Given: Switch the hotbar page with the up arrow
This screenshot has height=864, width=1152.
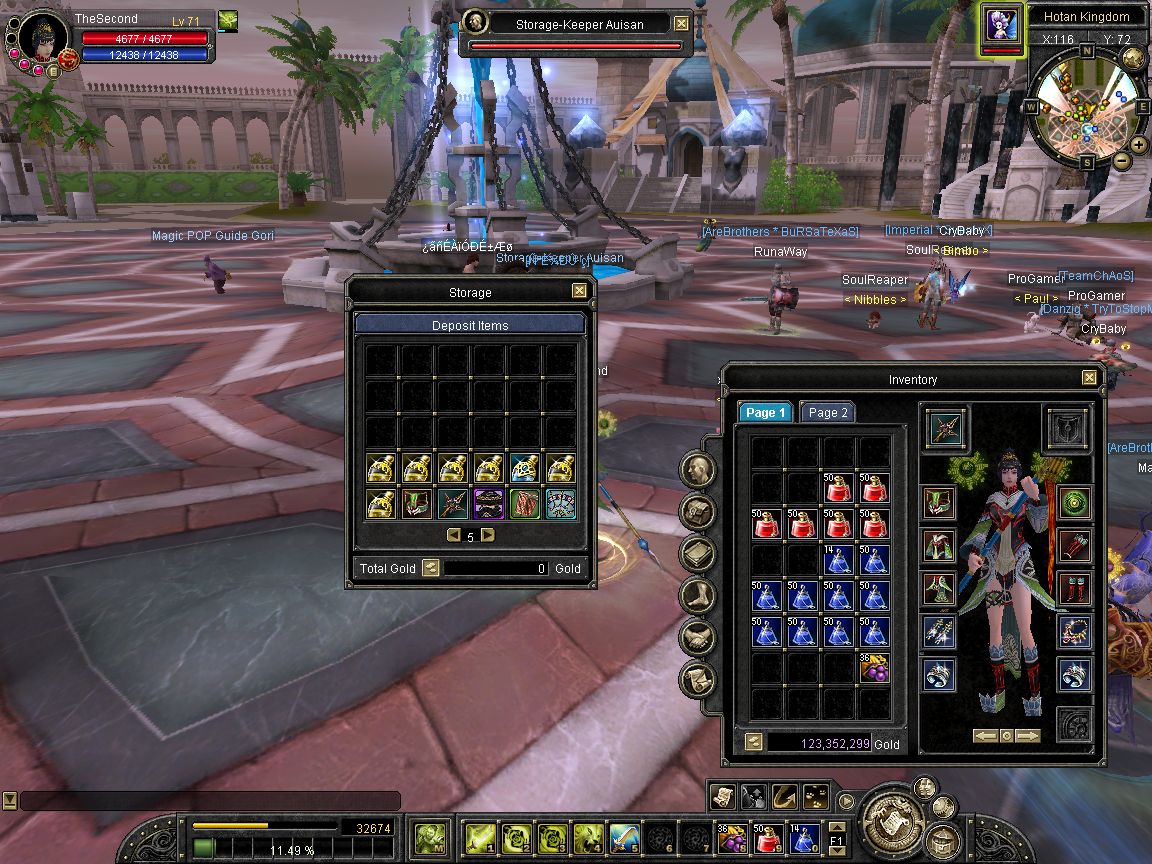Looking at the screenshot, I should tap(837, 826).
